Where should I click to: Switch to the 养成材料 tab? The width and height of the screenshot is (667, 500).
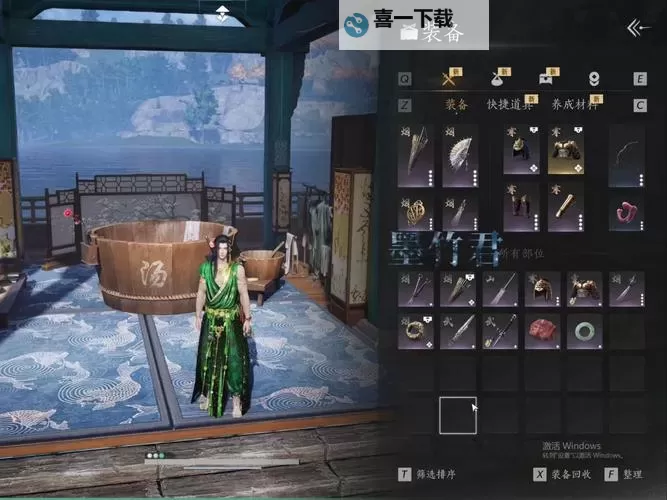pyautogui.click(x=574, y=104)
